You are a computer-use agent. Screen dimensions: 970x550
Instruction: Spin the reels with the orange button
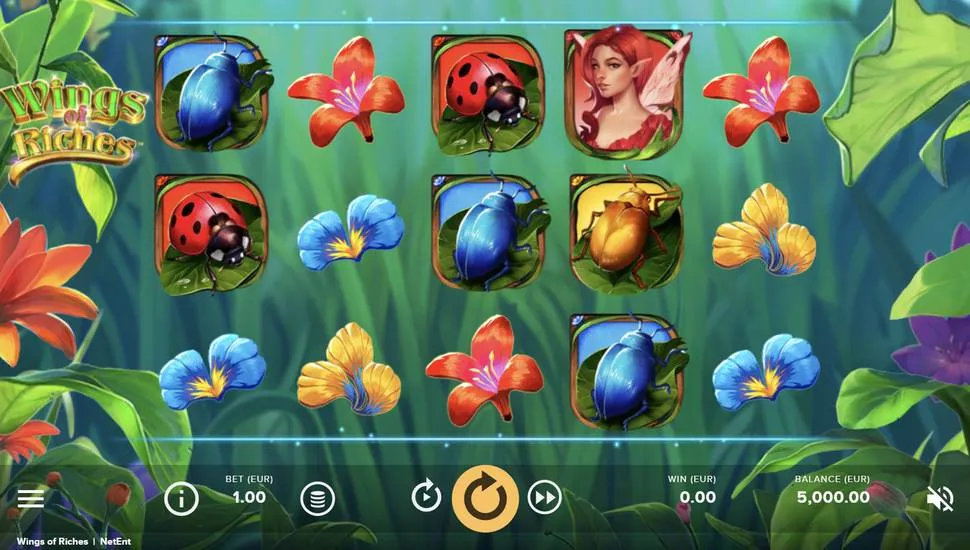pos(485,497)
